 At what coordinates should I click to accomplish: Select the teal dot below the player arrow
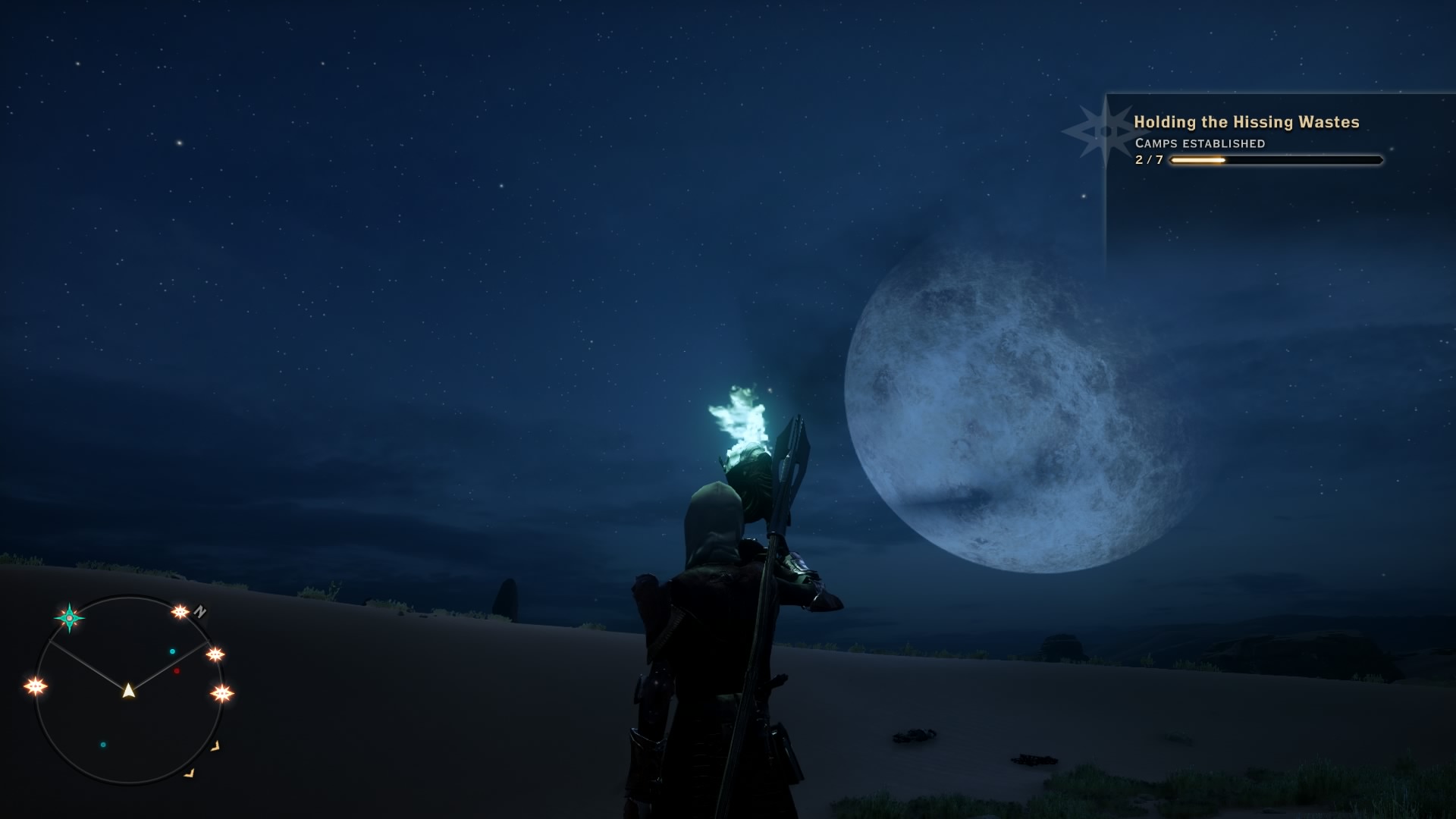[x=103, y=745]
